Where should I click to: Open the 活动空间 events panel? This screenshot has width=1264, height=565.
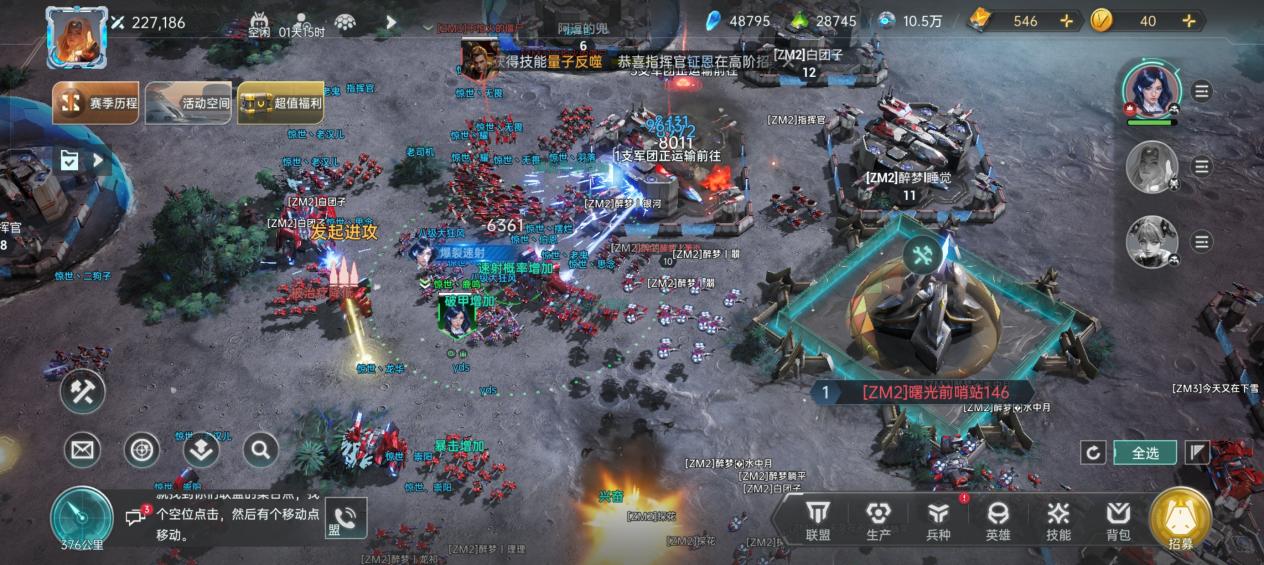[189, 103]
